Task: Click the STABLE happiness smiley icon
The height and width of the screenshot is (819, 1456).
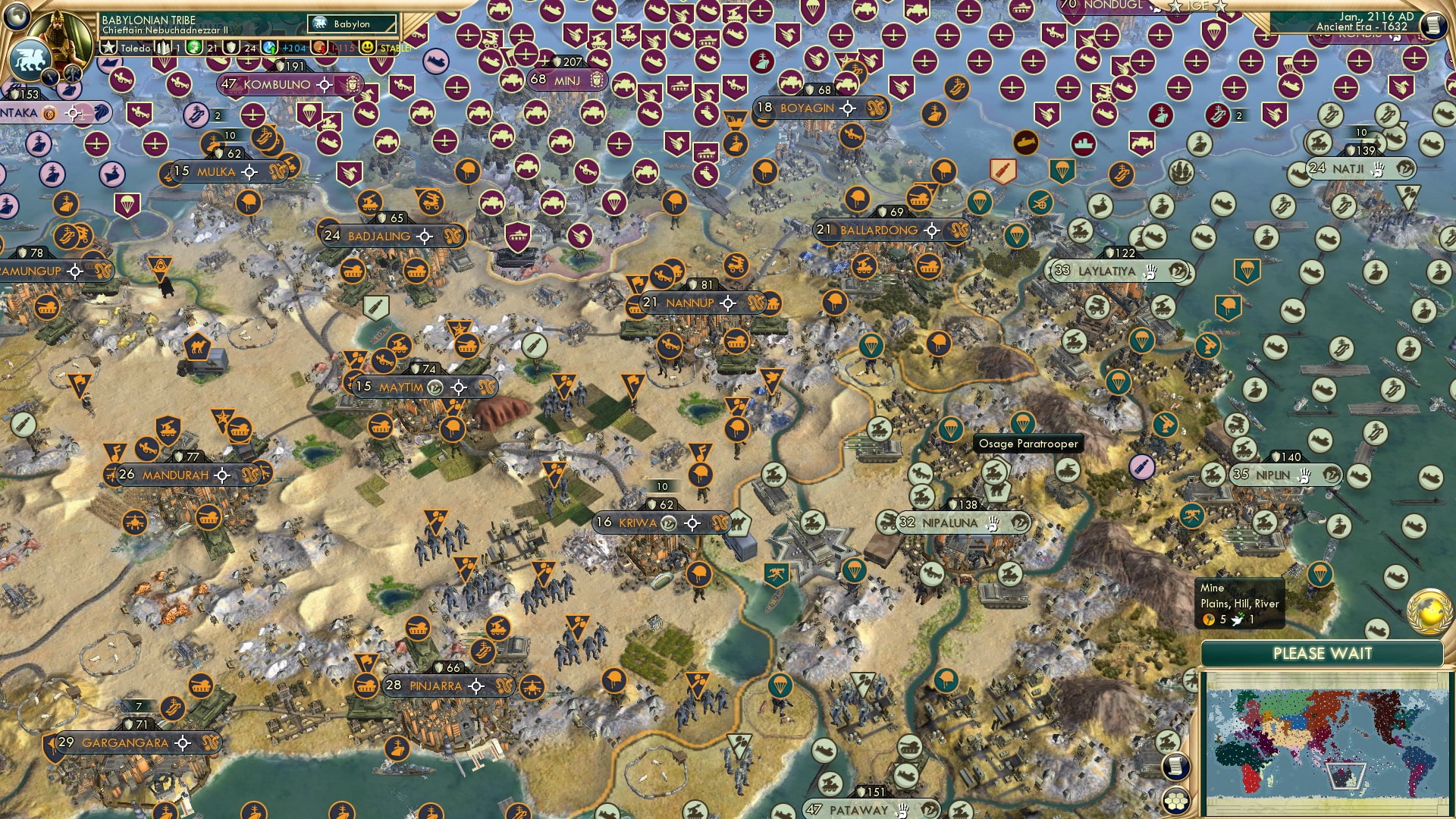Action: [x=367, y=46]
